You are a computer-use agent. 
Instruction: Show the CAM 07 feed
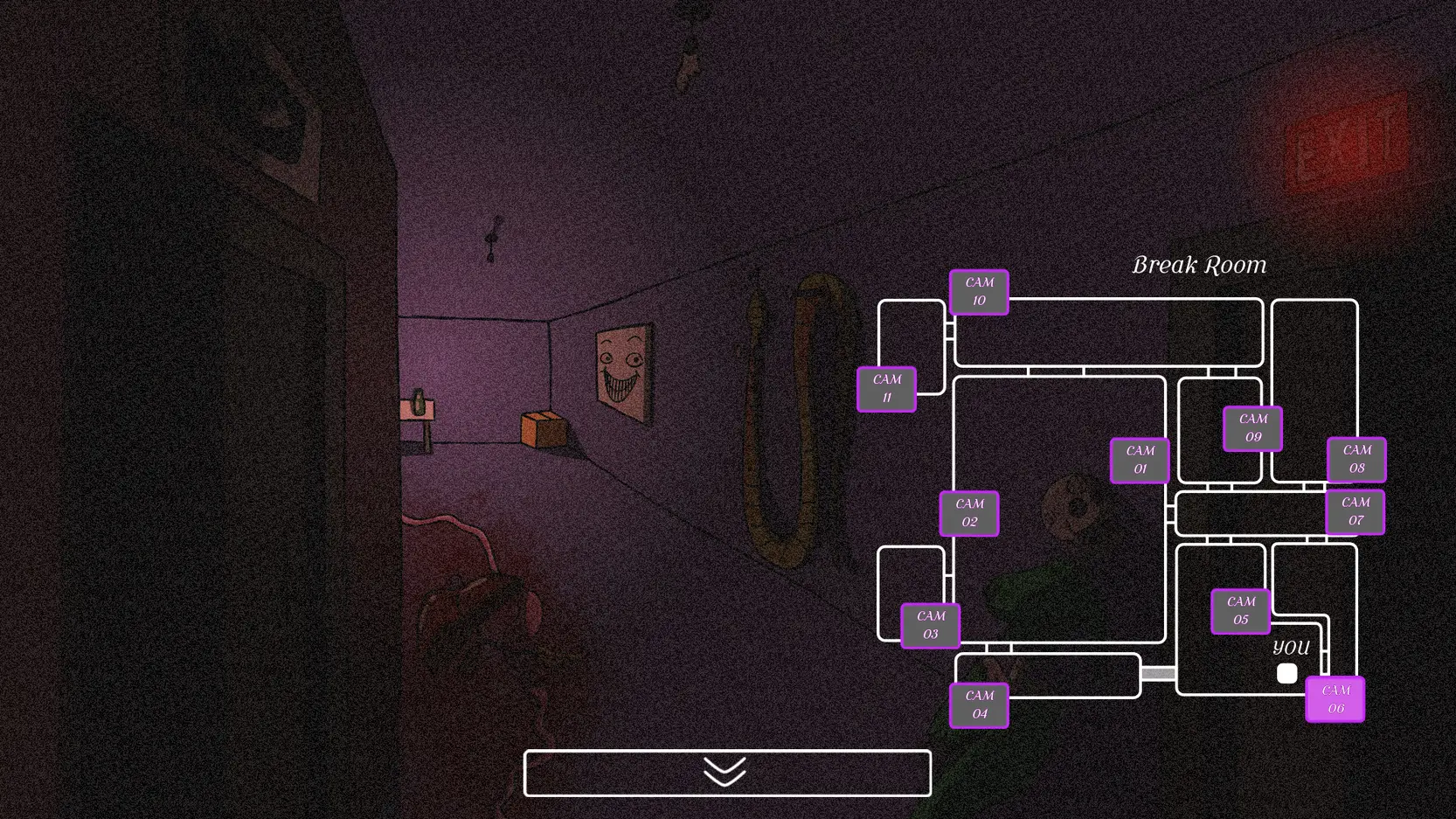pyautogui.click(x=1355, y=511)
